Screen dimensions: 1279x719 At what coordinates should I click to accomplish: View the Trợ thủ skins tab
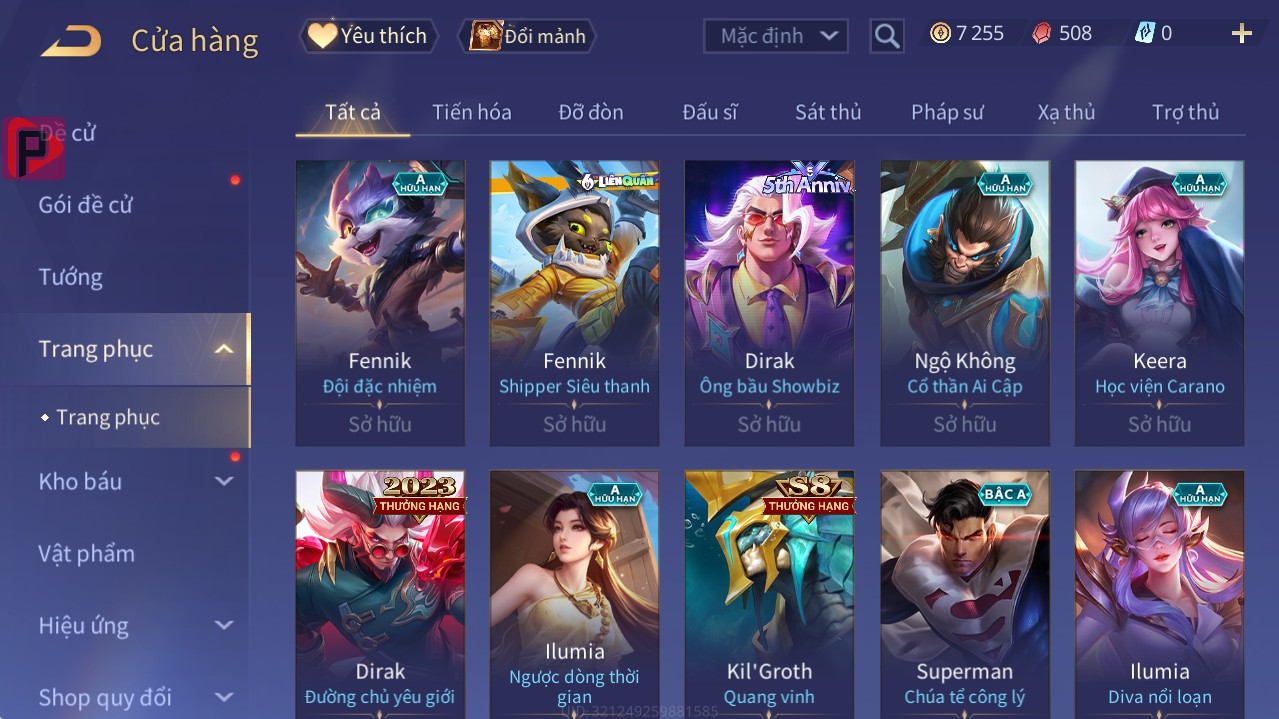[x=1185, y=112]
